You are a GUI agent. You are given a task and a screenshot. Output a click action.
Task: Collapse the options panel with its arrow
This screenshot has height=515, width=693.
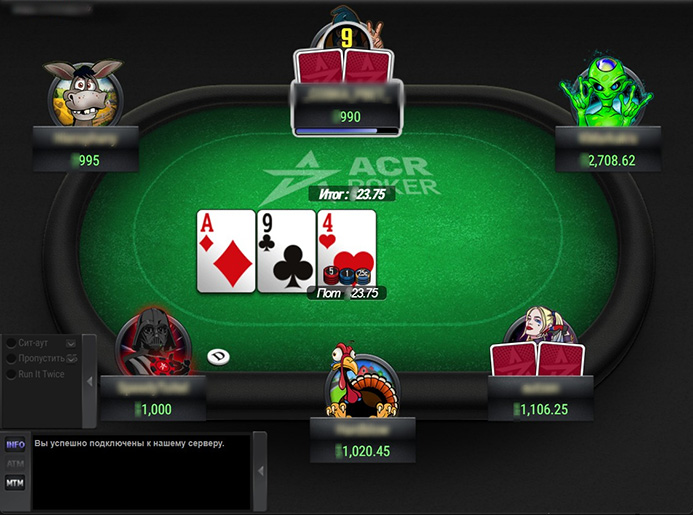[x=90, y=381]
